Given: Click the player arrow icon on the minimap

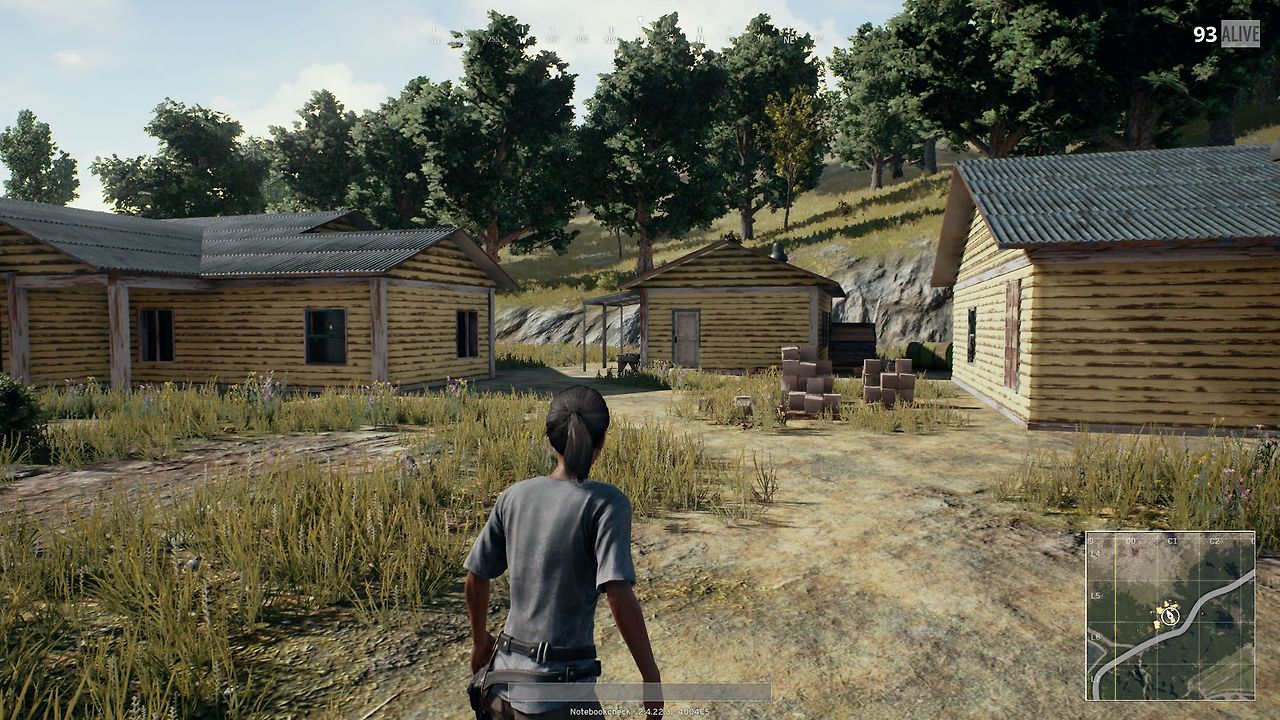Looking at the screenshot, I should pyautogui.click(x=1169, y=616).
